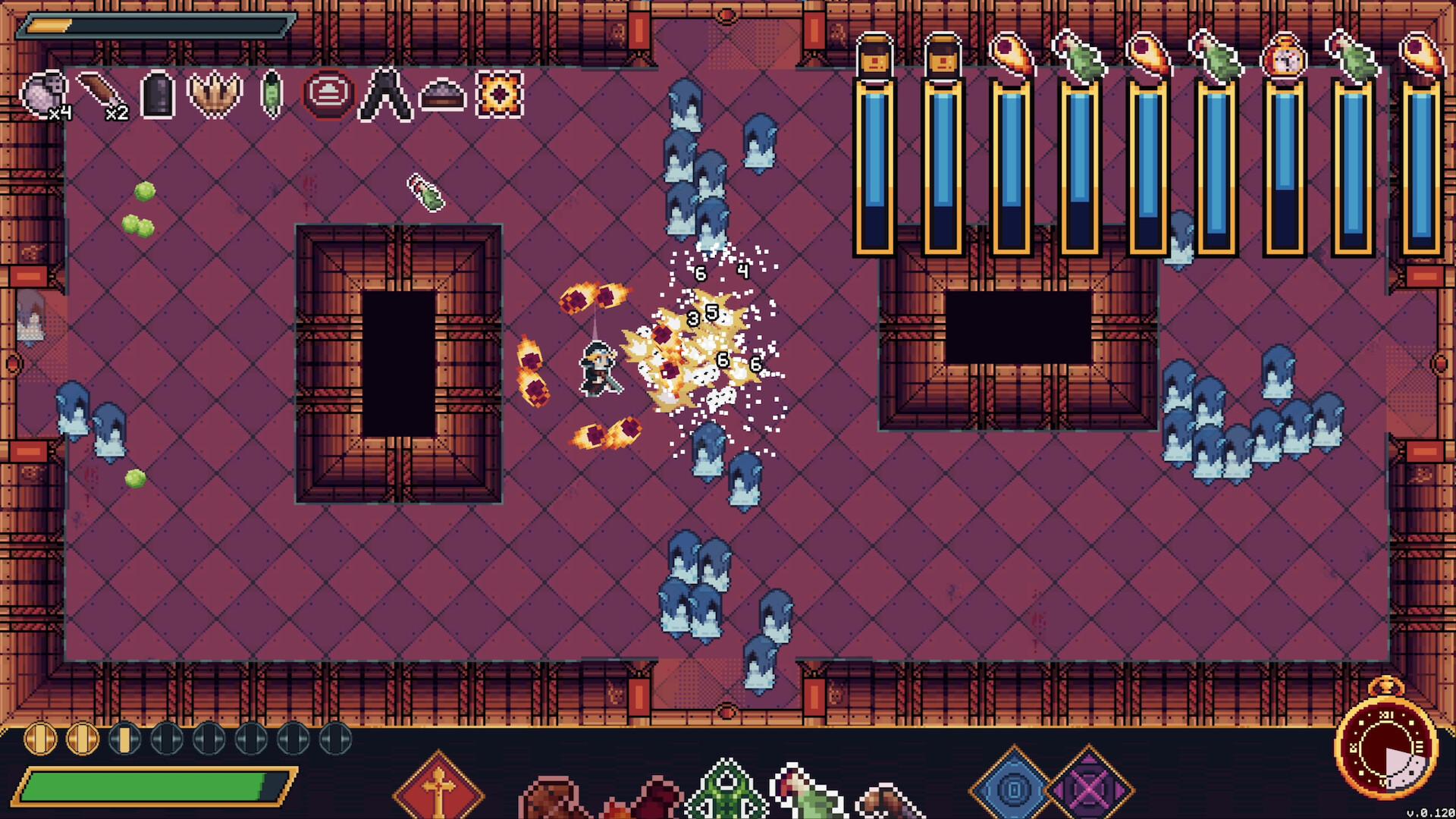Click the green seed pod item
The width and height of the screenshot is (1456, 819).
(269, 93)
